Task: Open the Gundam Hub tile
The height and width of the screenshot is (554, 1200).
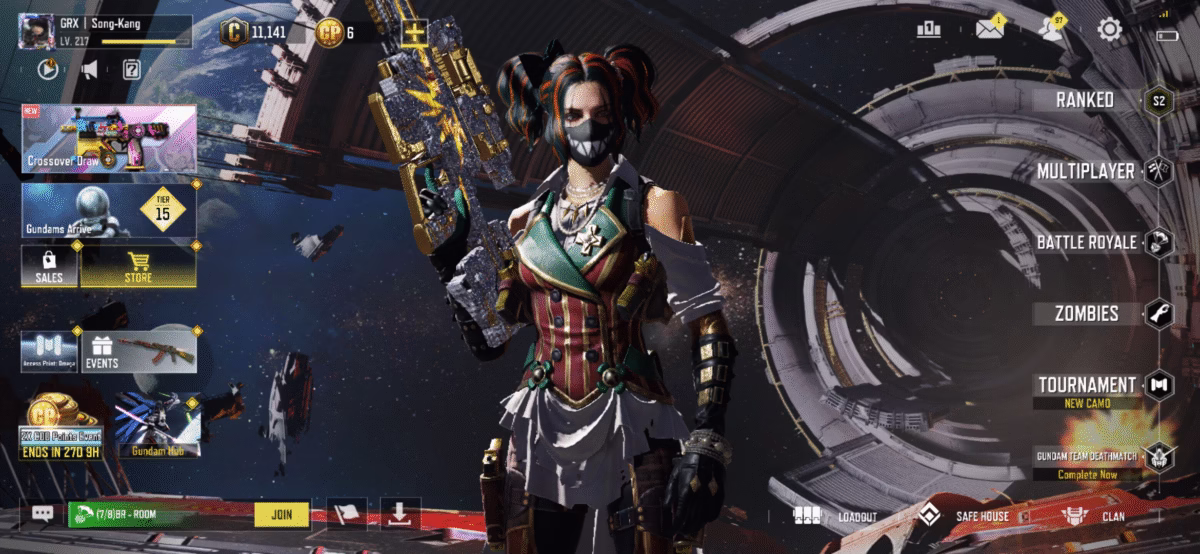Action: point(157,425)
